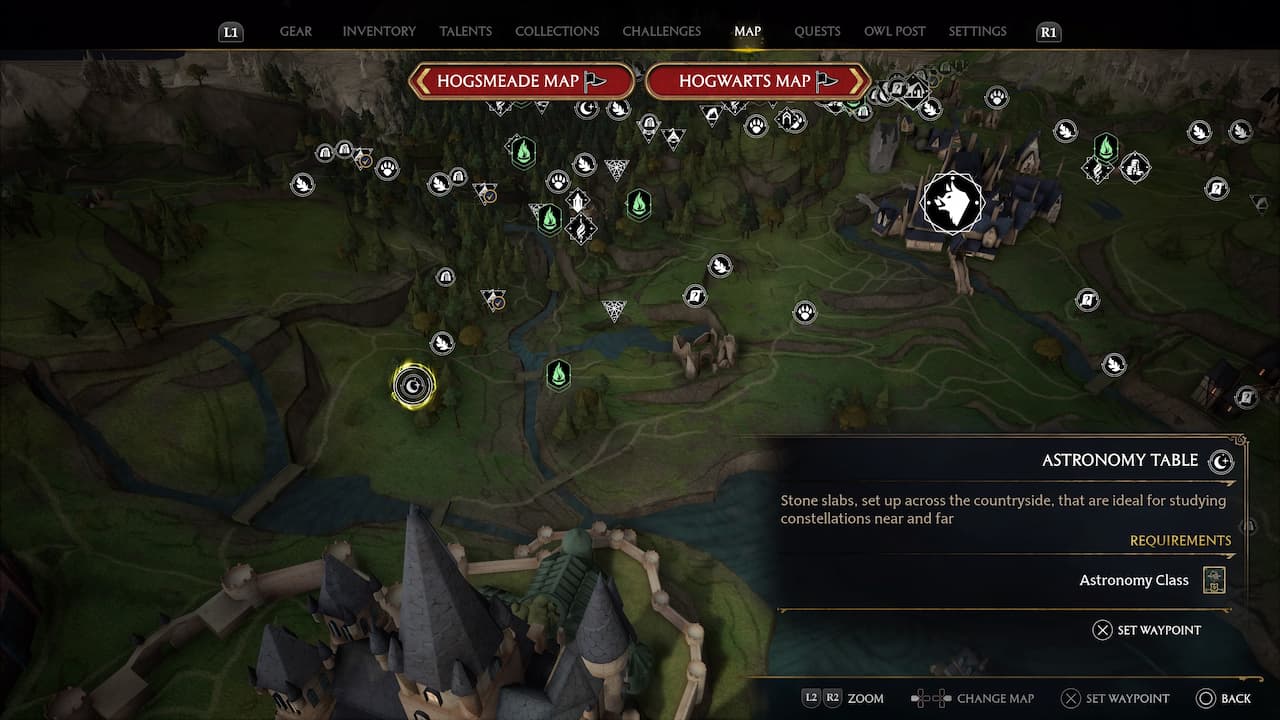Image resolution: width=1280 pixels, height=720 pixels.
Task: Open the Talents tab
Action: 465,31
